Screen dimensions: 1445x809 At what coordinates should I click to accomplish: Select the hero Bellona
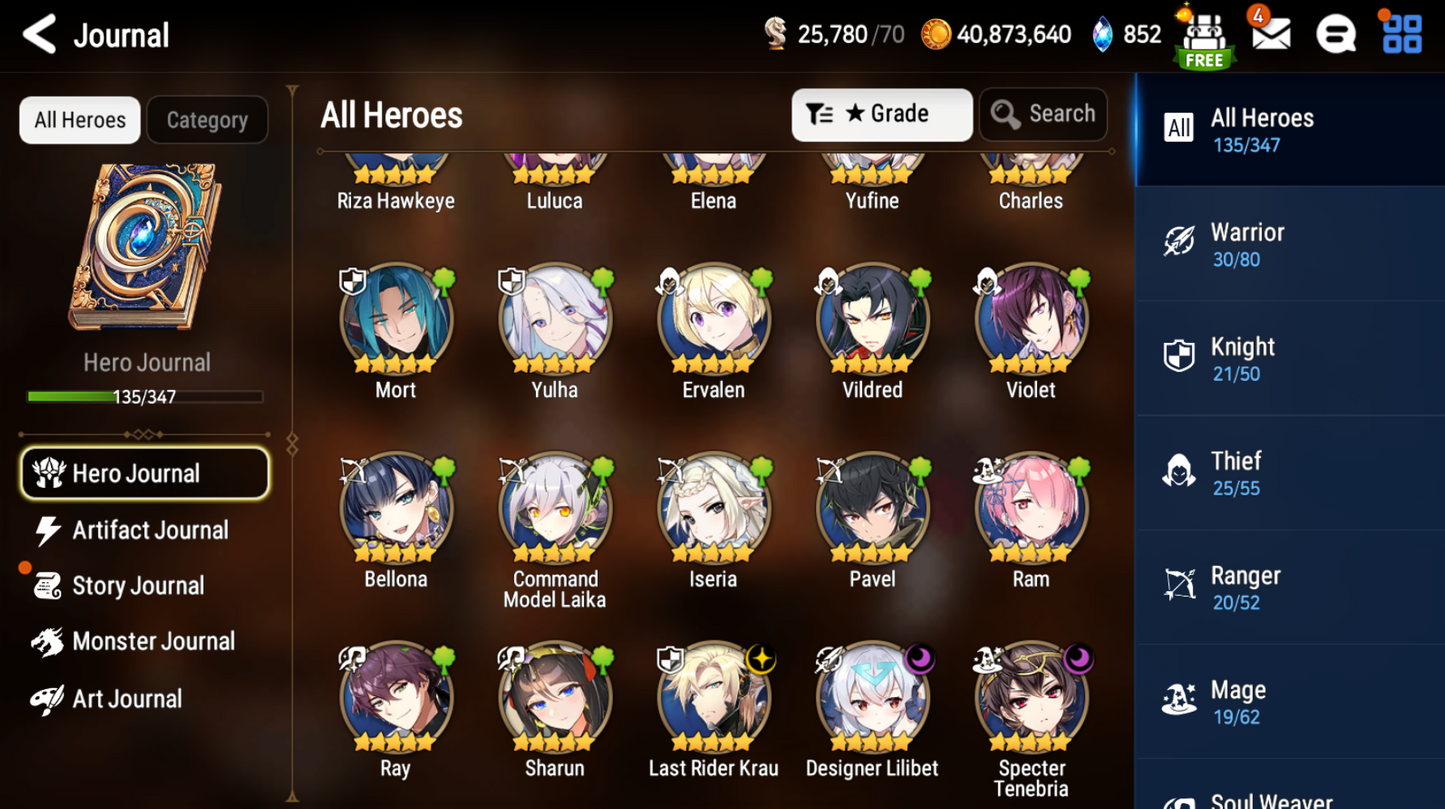point(396,509)
